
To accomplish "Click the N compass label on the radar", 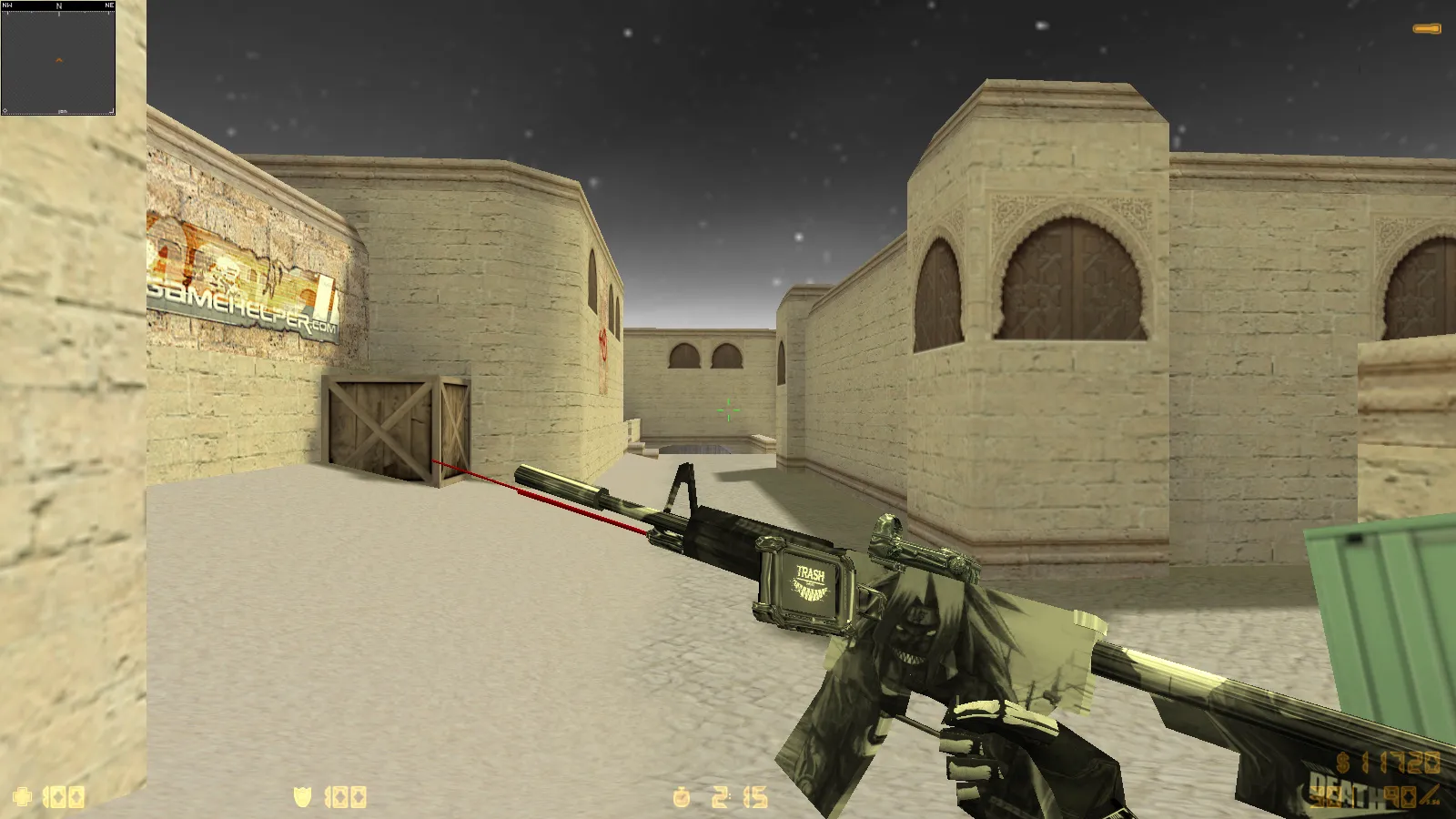I will click(x=59, y=5).
